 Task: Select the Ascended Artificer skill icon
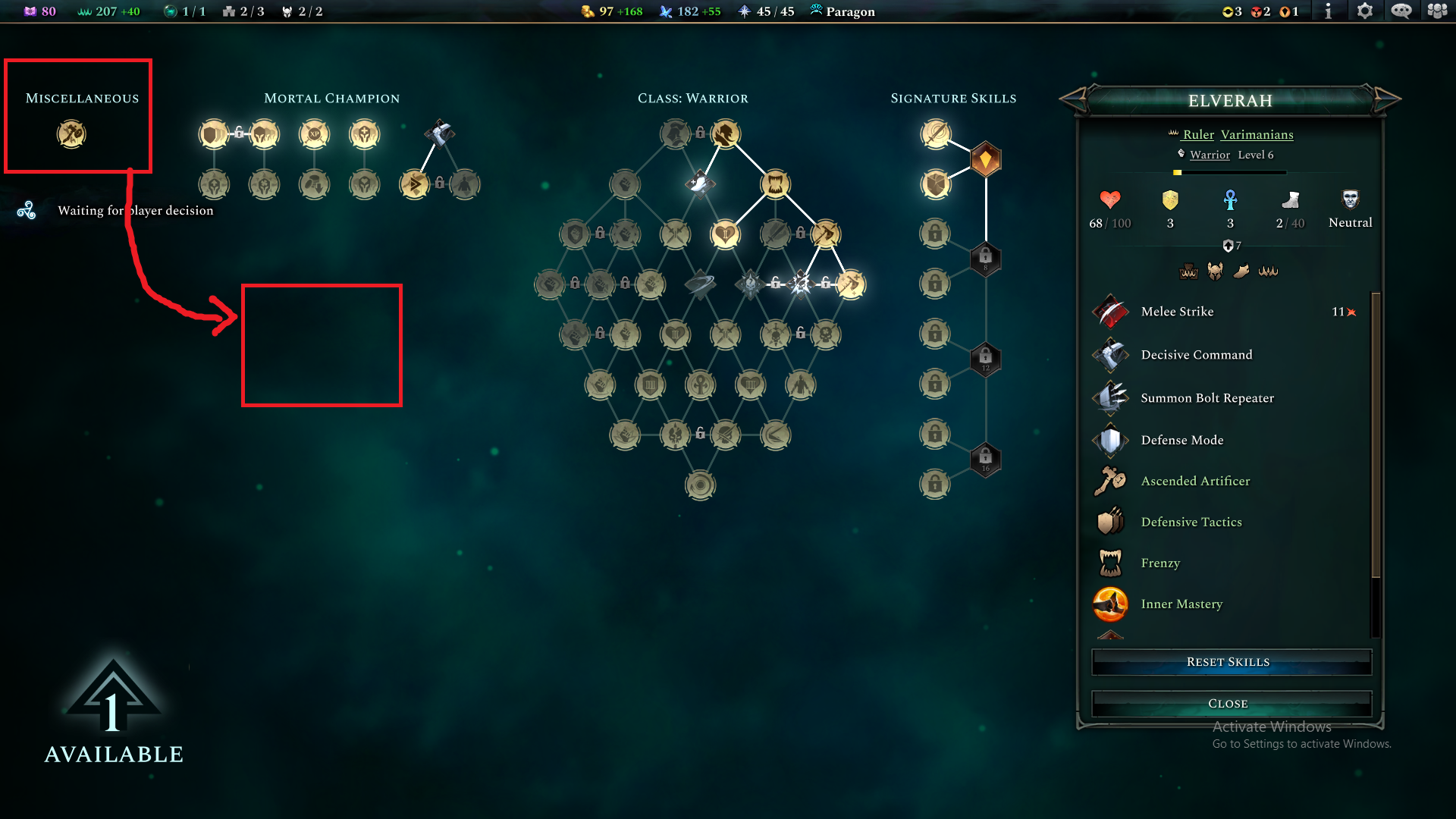[1110, 481]
